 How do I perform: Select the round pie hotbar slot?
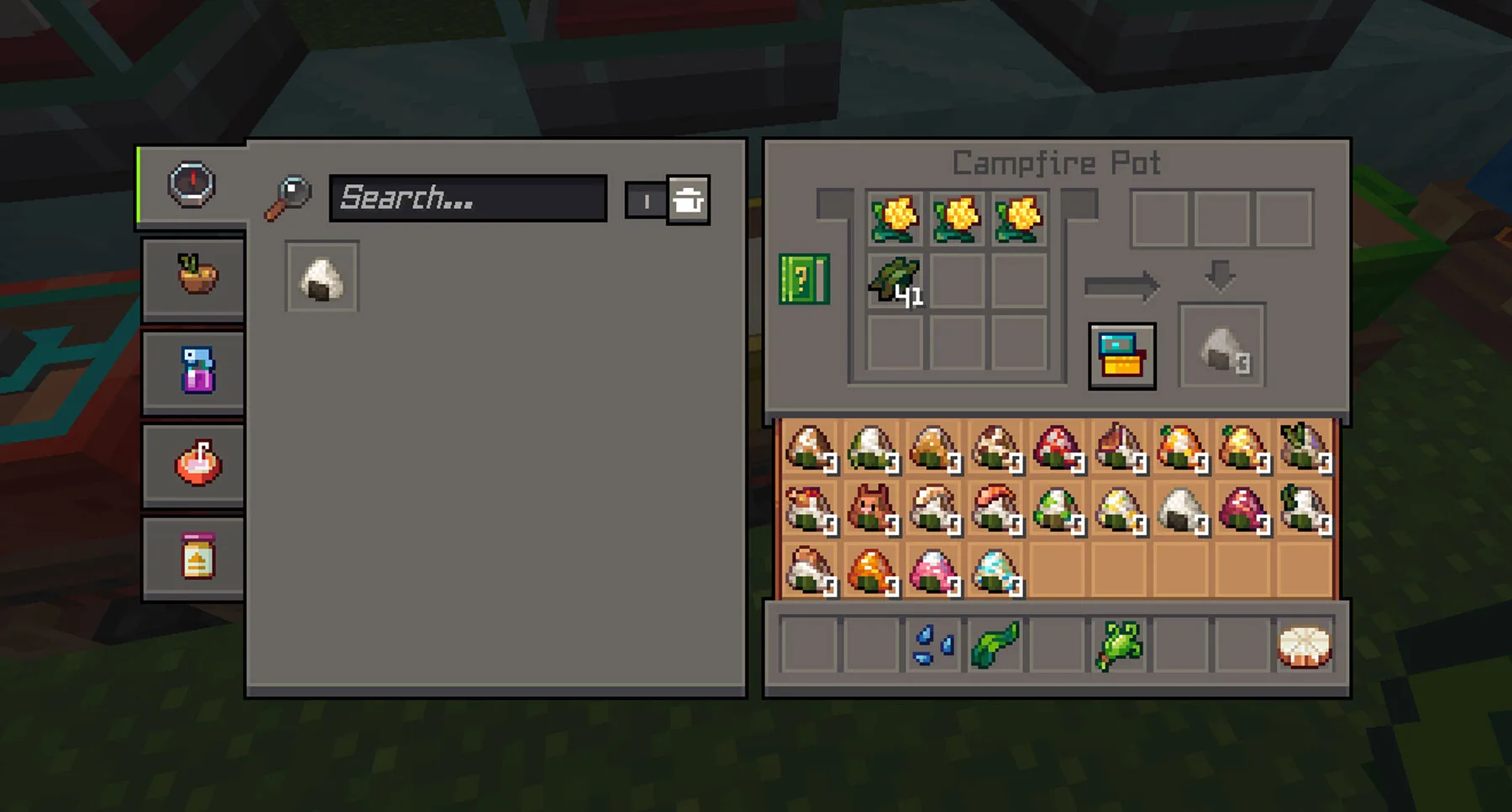tap(1305, 645)
